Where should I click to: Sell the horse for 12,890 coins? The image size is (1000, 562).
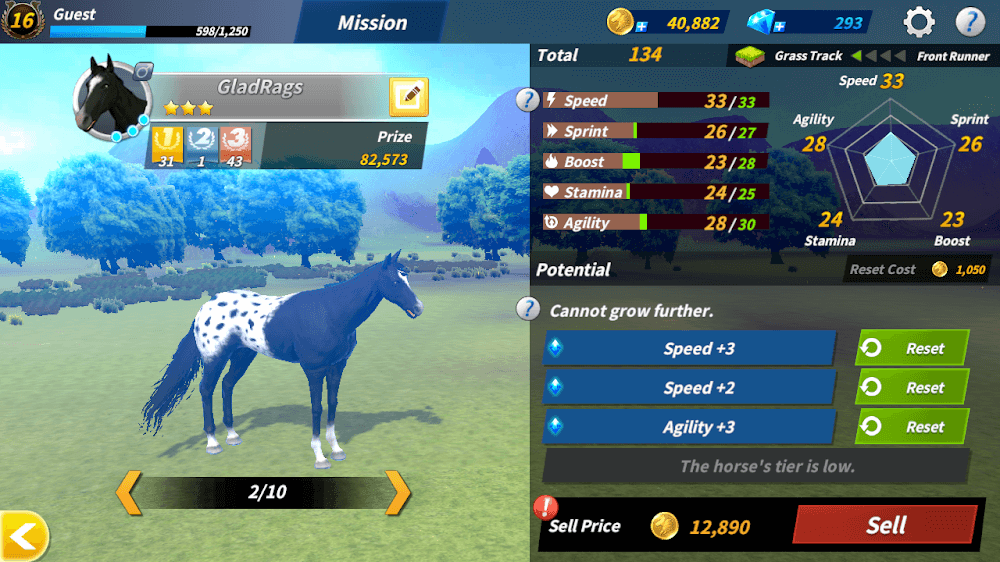[884, 525]
